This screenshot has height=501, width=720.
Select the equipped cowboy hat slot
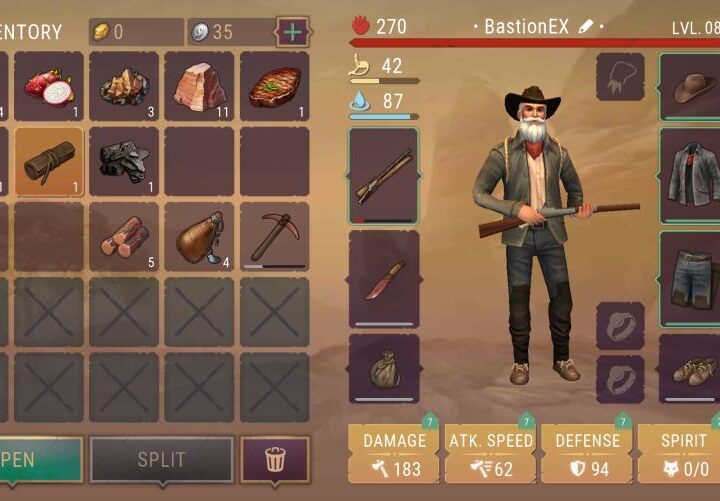[690, 87]
